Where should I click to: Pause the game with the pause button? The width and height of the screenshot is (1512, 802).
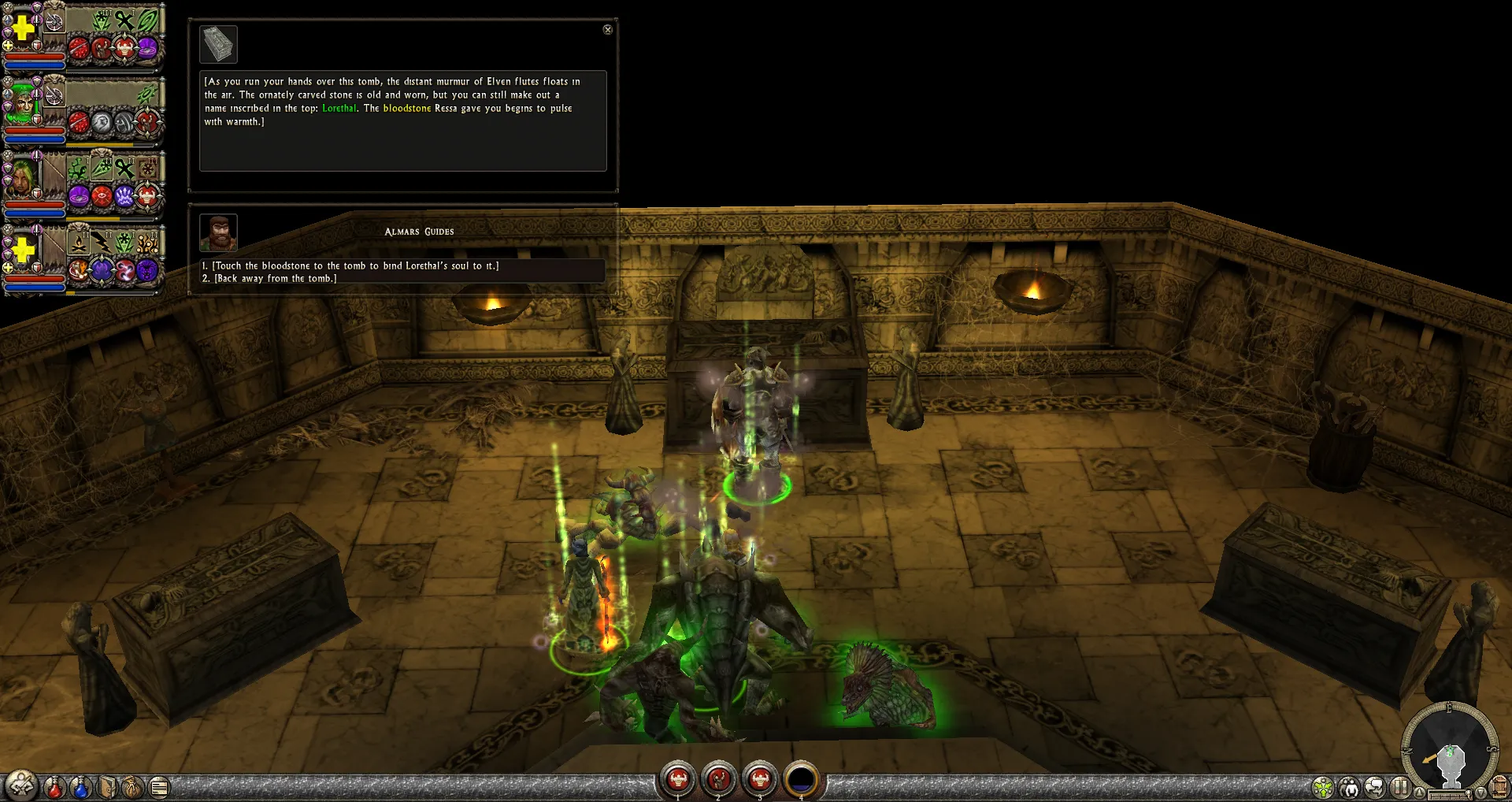click(x=1400, y=786)
